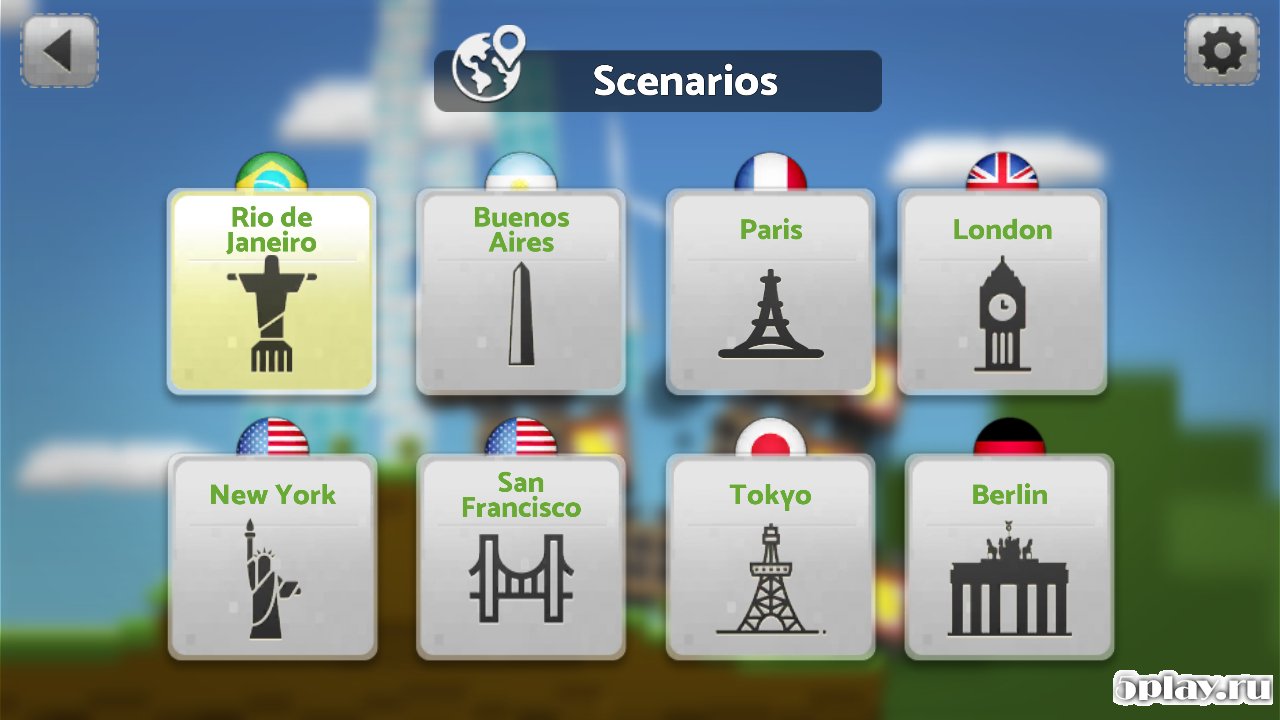
Task: Choose the Berlin scenario tile
Action: (x=1009, y=557)
